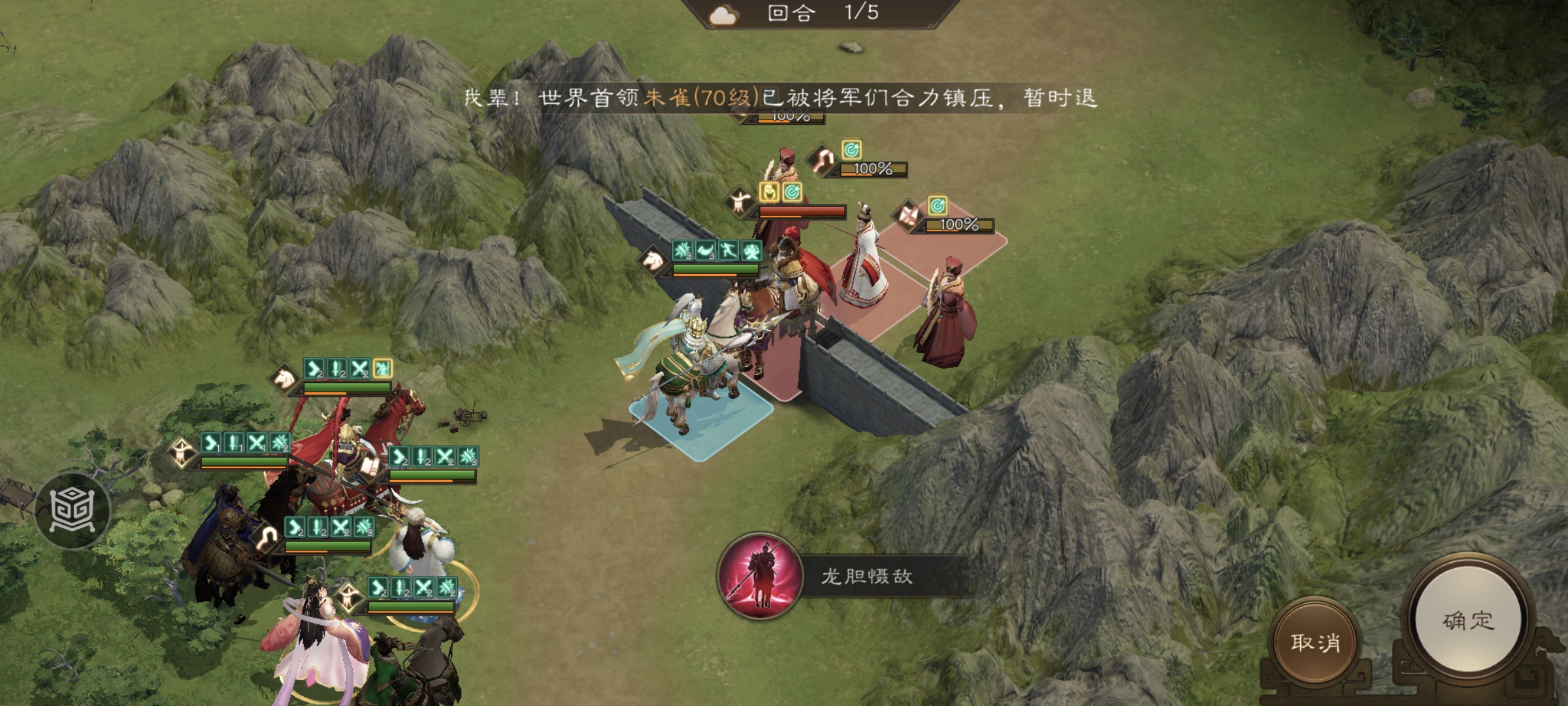Viewport: 1568px width, 706px height.
Task: Expand the boss buff row above the red health bar
Action: click(781, 192)
